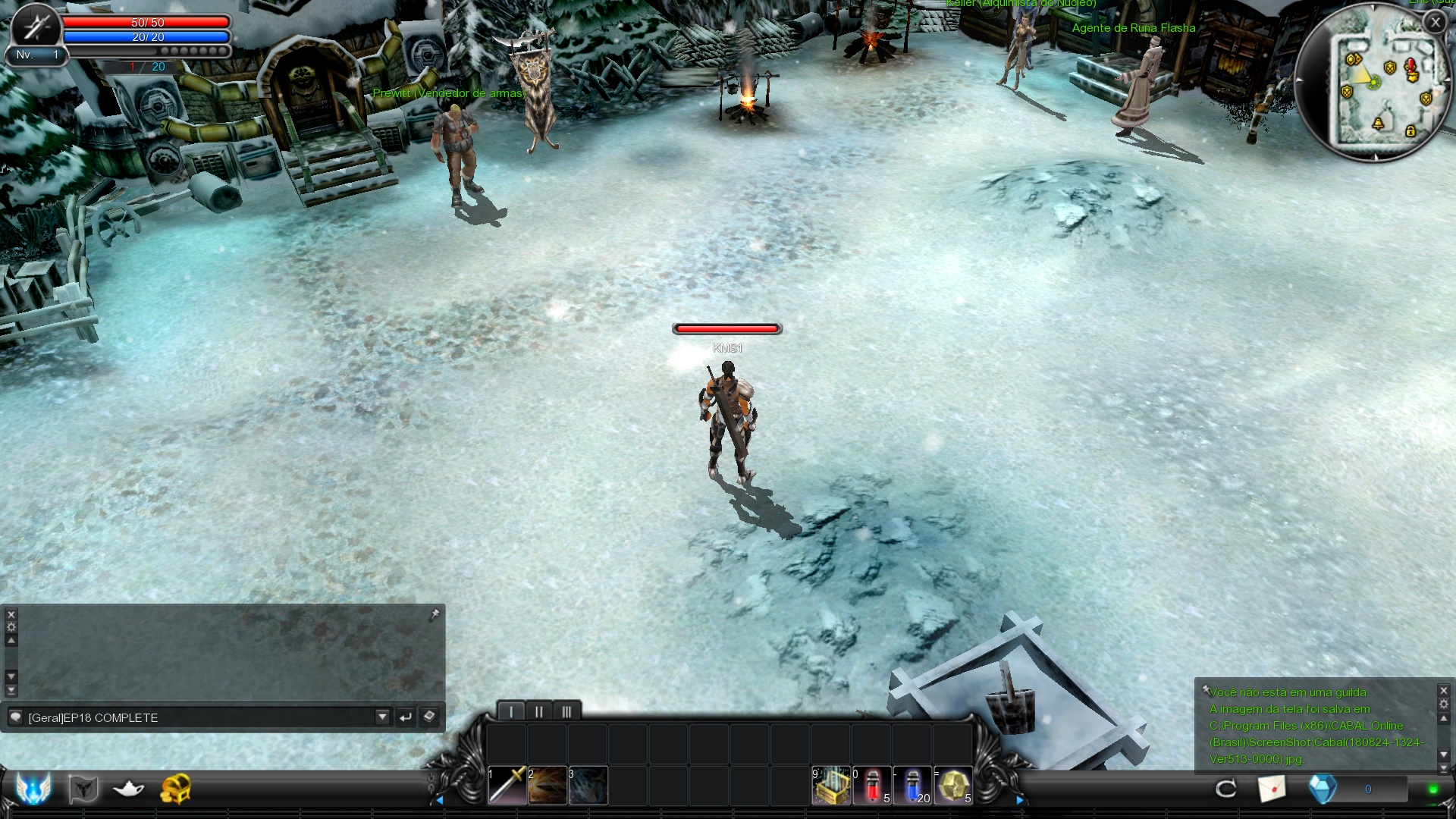Click the guild flag icon
This screenshot has height=819, width=1456.
83,789
